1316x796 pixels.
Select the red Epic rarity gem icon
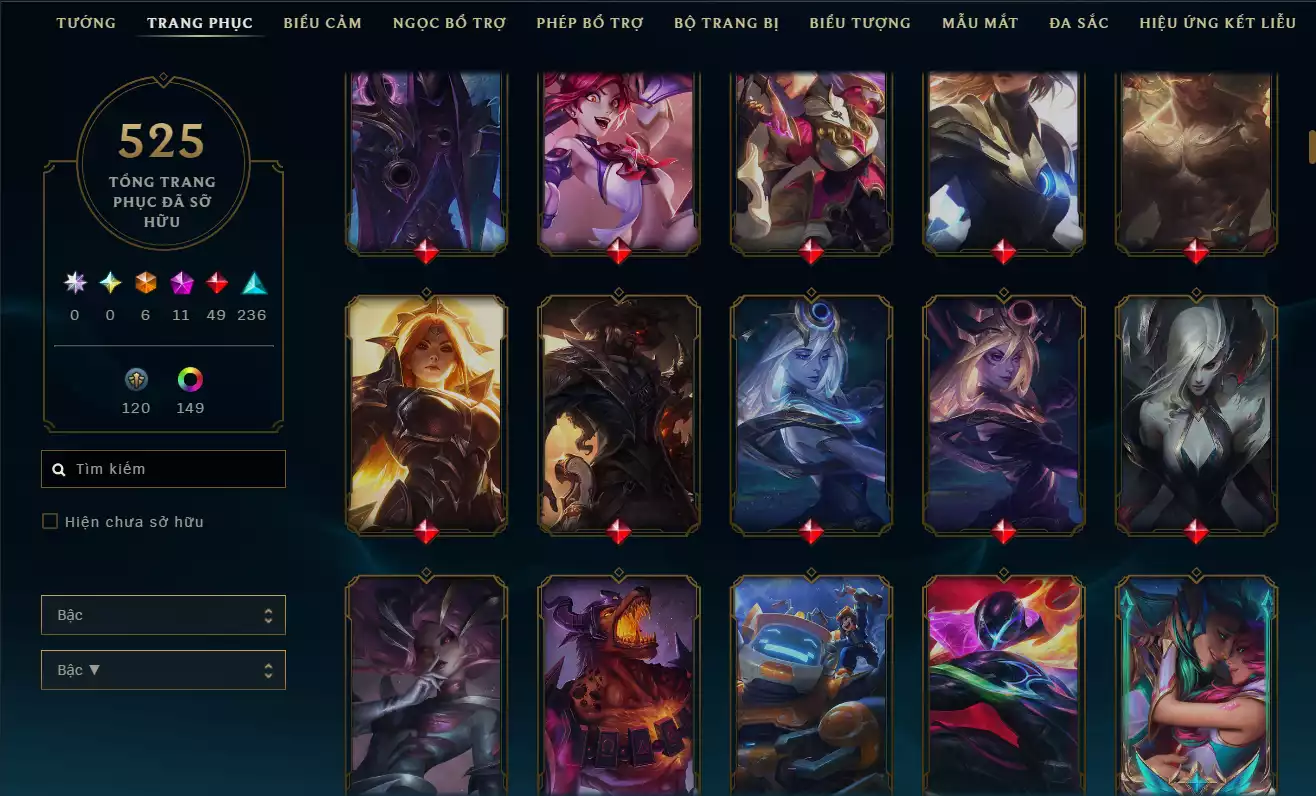(216, 283)
